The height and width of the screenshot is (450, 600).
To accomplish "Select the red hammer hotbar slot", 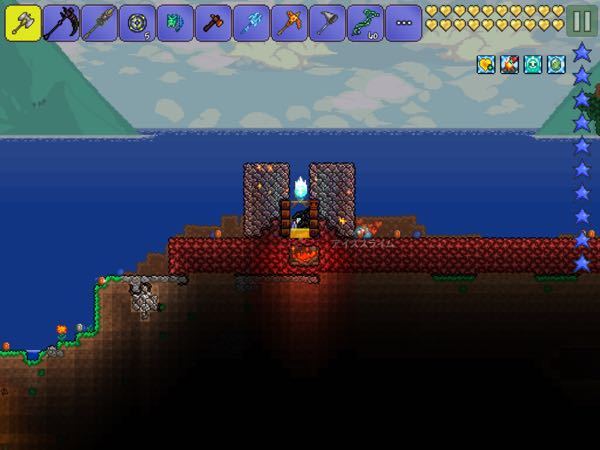I will click(x=213, y=22).
